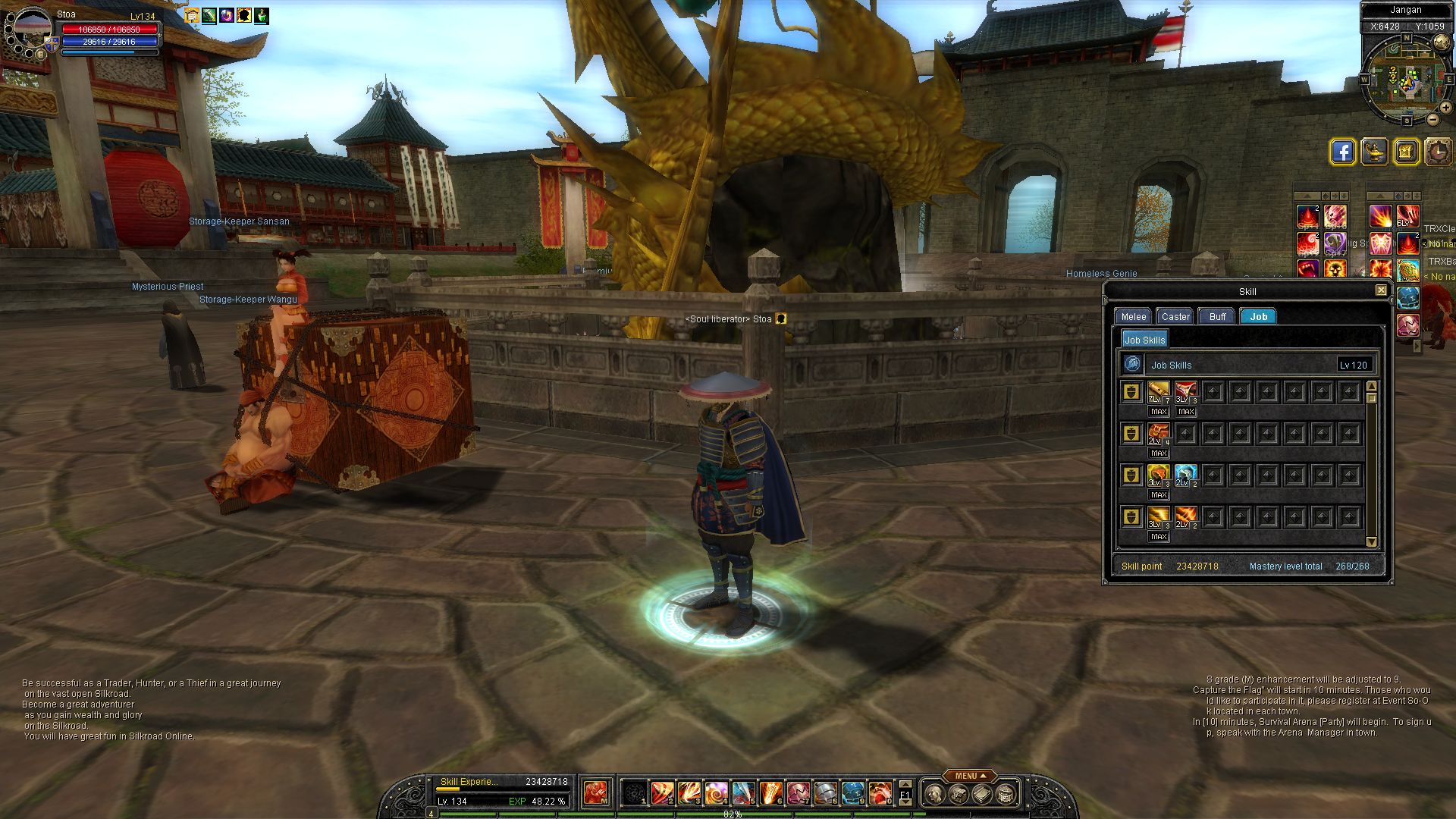
Task: Open the character portrait menu icon
Action: [x=935, y=794]
